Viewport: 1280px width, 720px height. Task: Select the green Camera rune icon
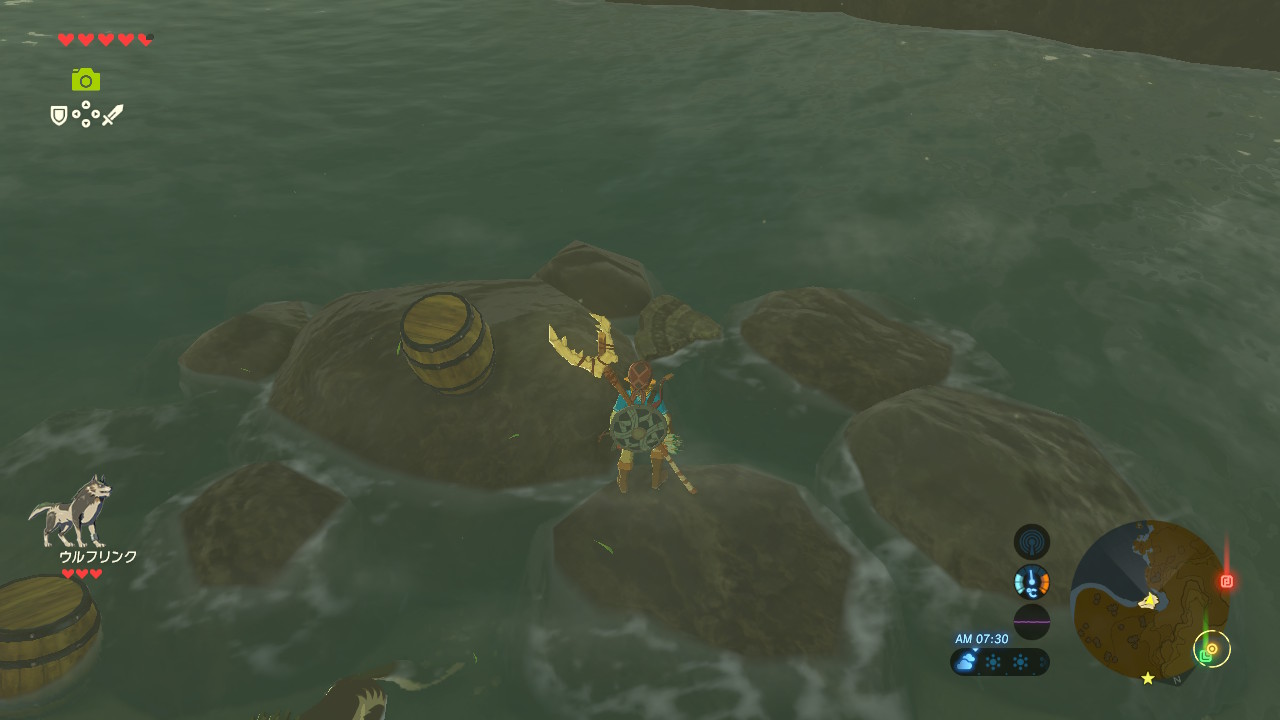point(86,79)
